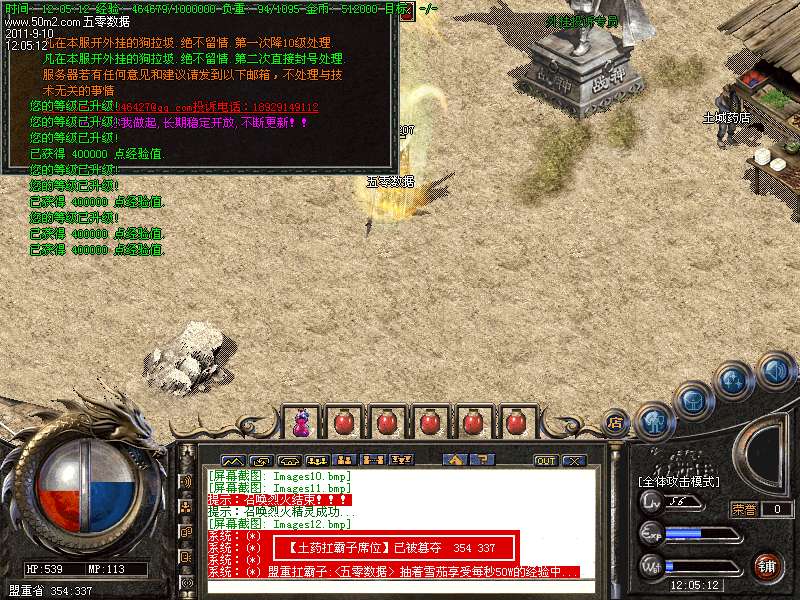The image size is (800, 600).
Task: Use the purple gourd potion in the belt
Action: pyautogui.click(x=300, y=423)
